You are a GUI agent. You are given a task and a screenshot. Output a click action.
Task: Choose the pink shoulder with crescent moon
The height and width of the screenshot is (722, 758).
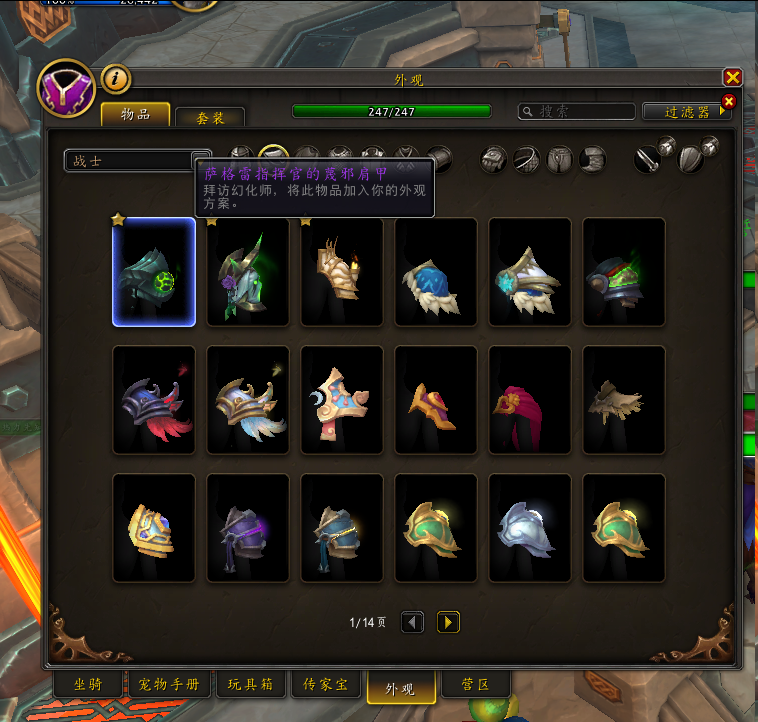tap(342, 400)
